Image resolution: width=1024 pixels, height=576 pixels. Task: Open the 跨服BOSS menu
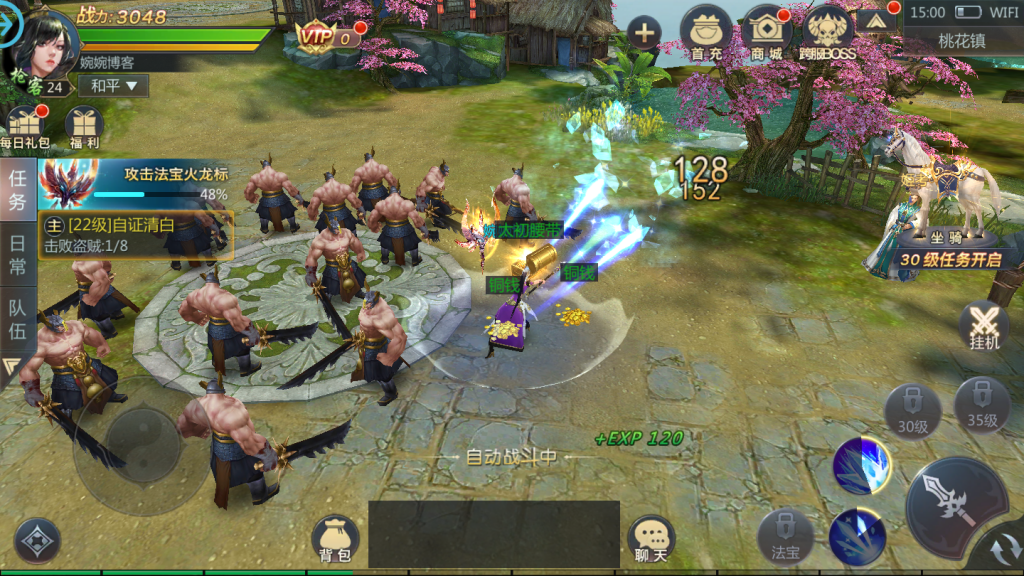pos(830,33)
